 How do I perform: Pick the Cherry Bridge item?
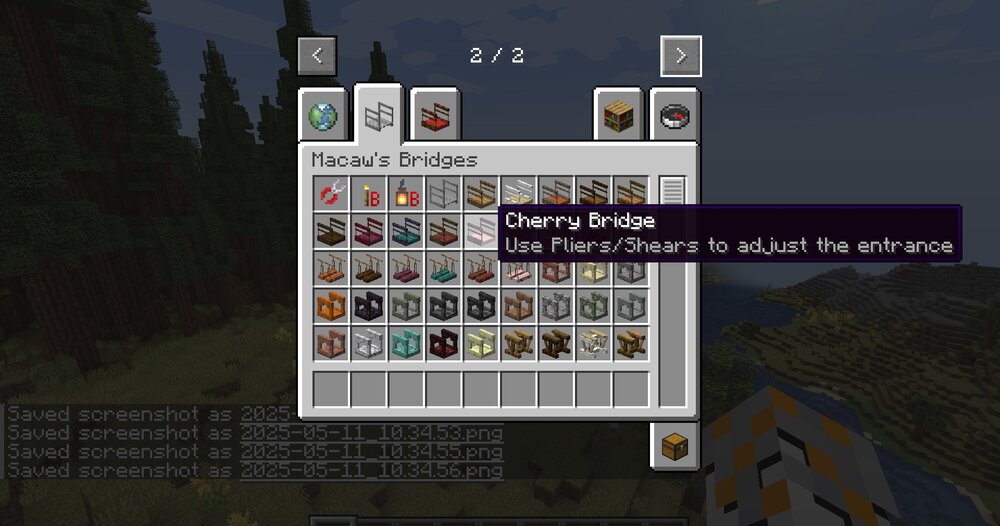482,231
